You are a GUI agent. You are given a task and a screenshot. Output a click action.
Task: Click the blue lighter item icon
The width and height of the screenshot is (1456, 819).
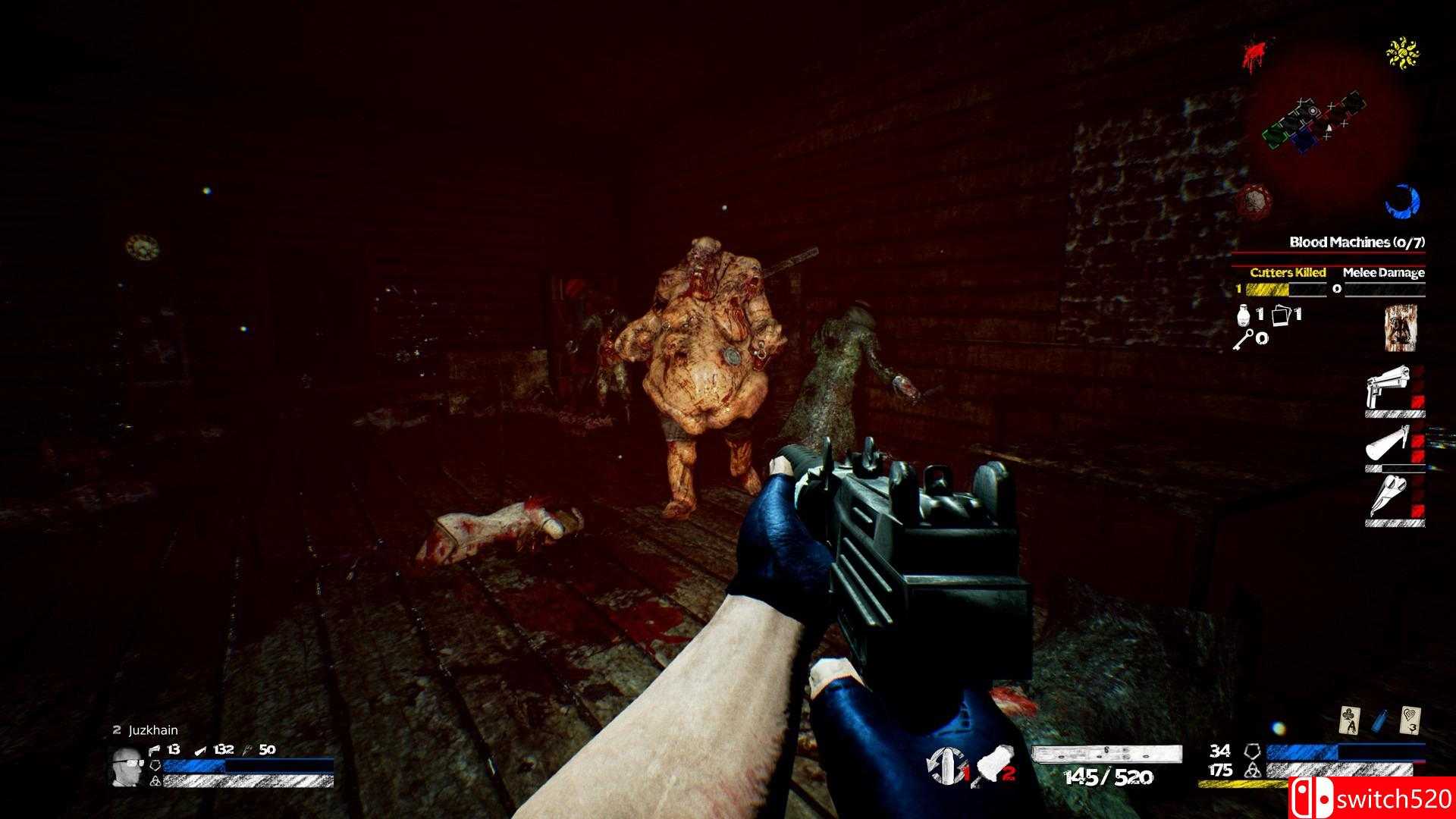pyautogui.click(x=1381, y=721)
